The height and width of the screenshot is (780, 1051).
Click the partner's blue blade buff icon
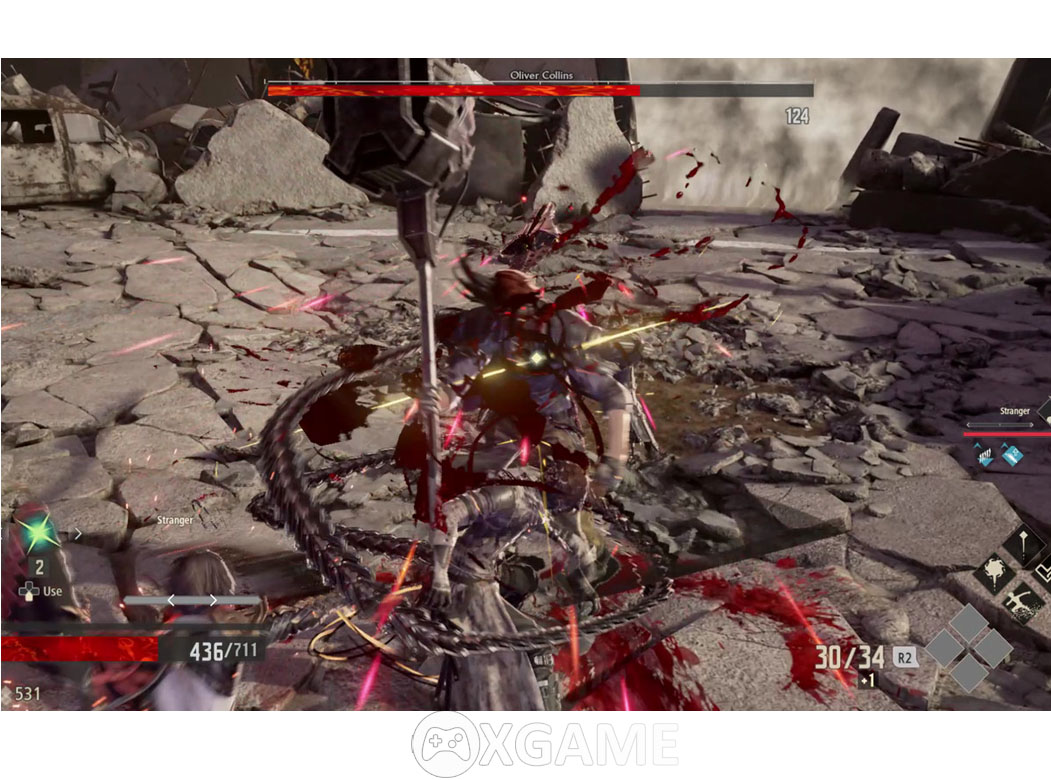pos(1012,456)
